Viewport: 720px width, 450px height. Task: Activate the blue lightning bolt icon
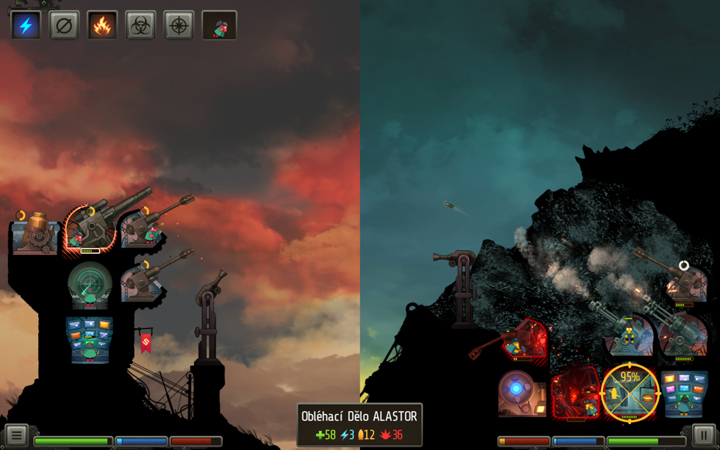coord(26,24)
